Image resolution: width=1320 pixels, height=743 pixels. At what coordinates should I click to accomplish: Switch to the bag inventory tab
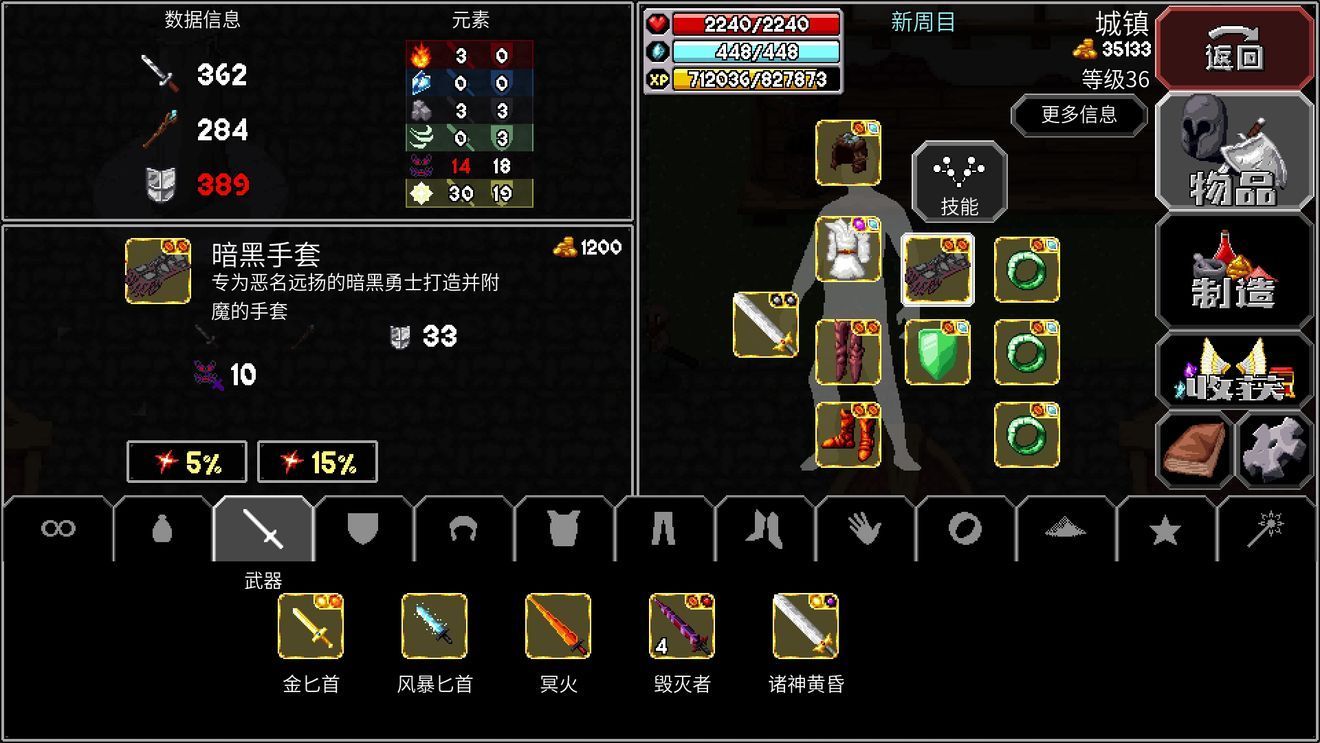click(x=160, y=530)
